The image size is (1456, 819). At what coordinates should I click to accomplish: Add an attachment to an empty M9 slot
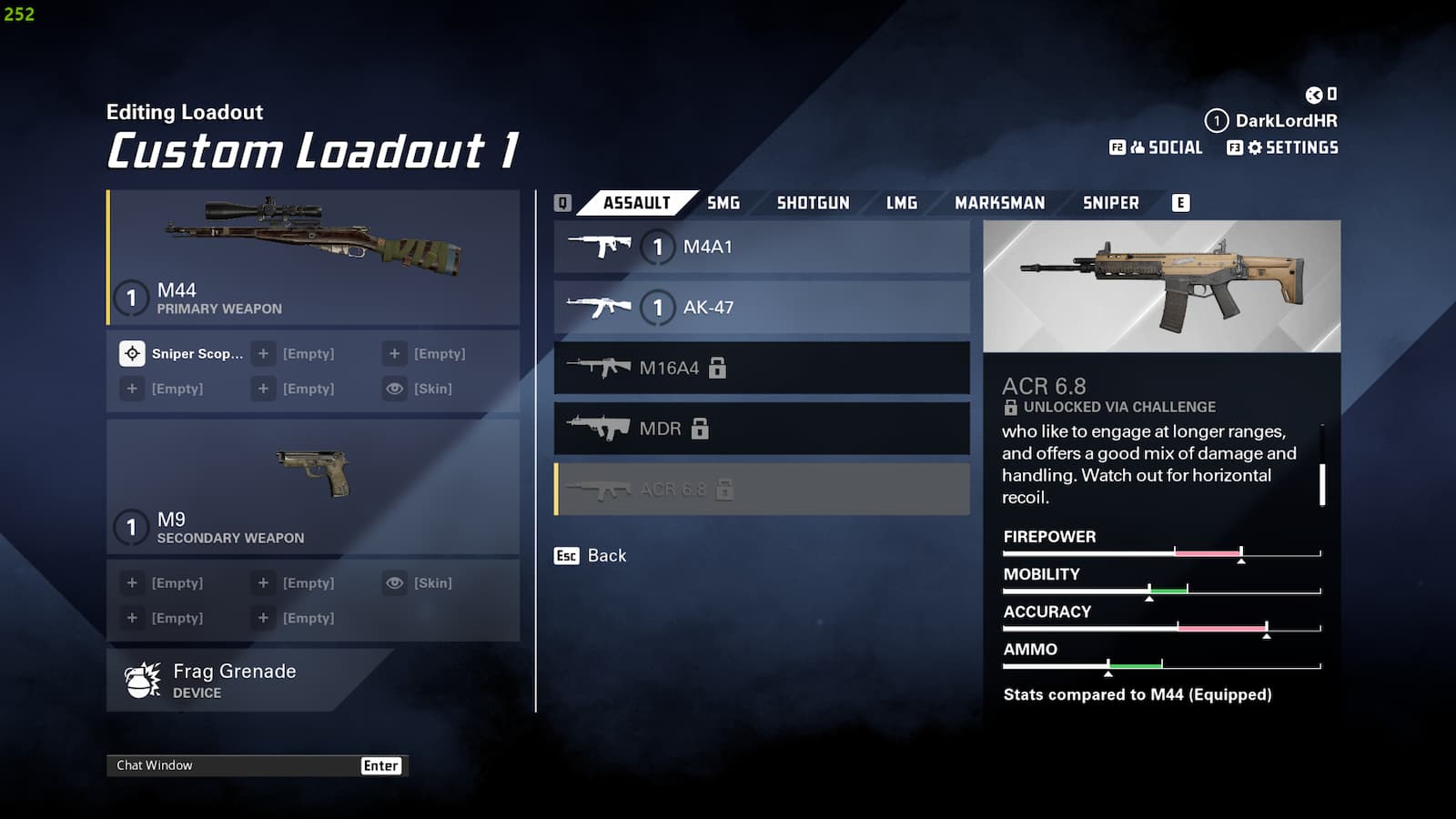pos(132,582)
